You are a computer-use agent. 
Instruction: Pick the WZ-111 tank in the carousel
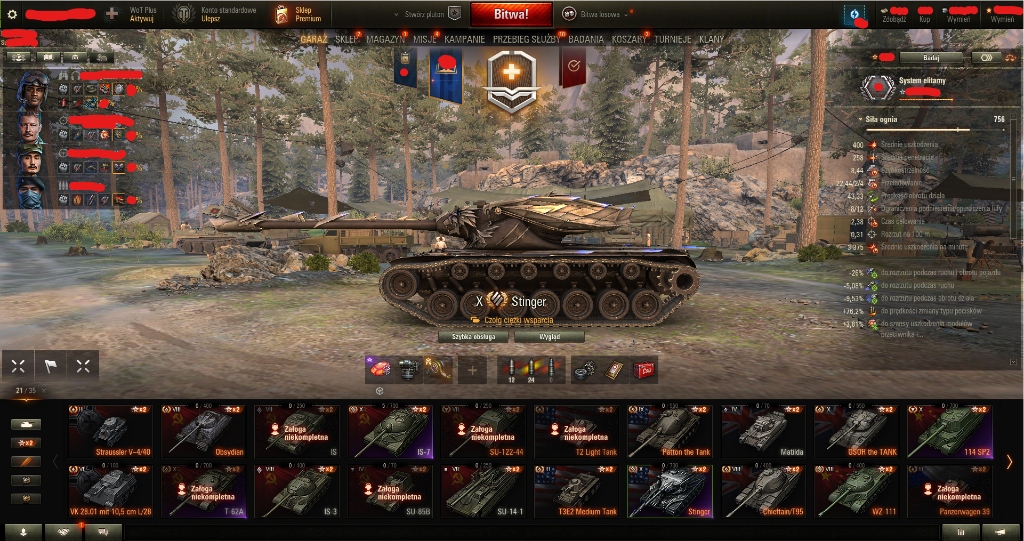point(856,490)
